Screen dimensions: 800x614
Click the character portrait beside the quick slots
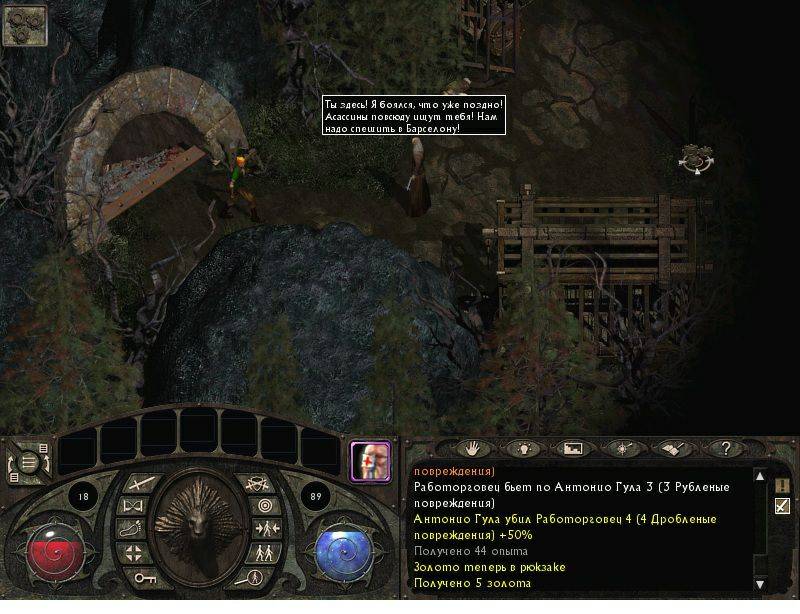[370, 461]
